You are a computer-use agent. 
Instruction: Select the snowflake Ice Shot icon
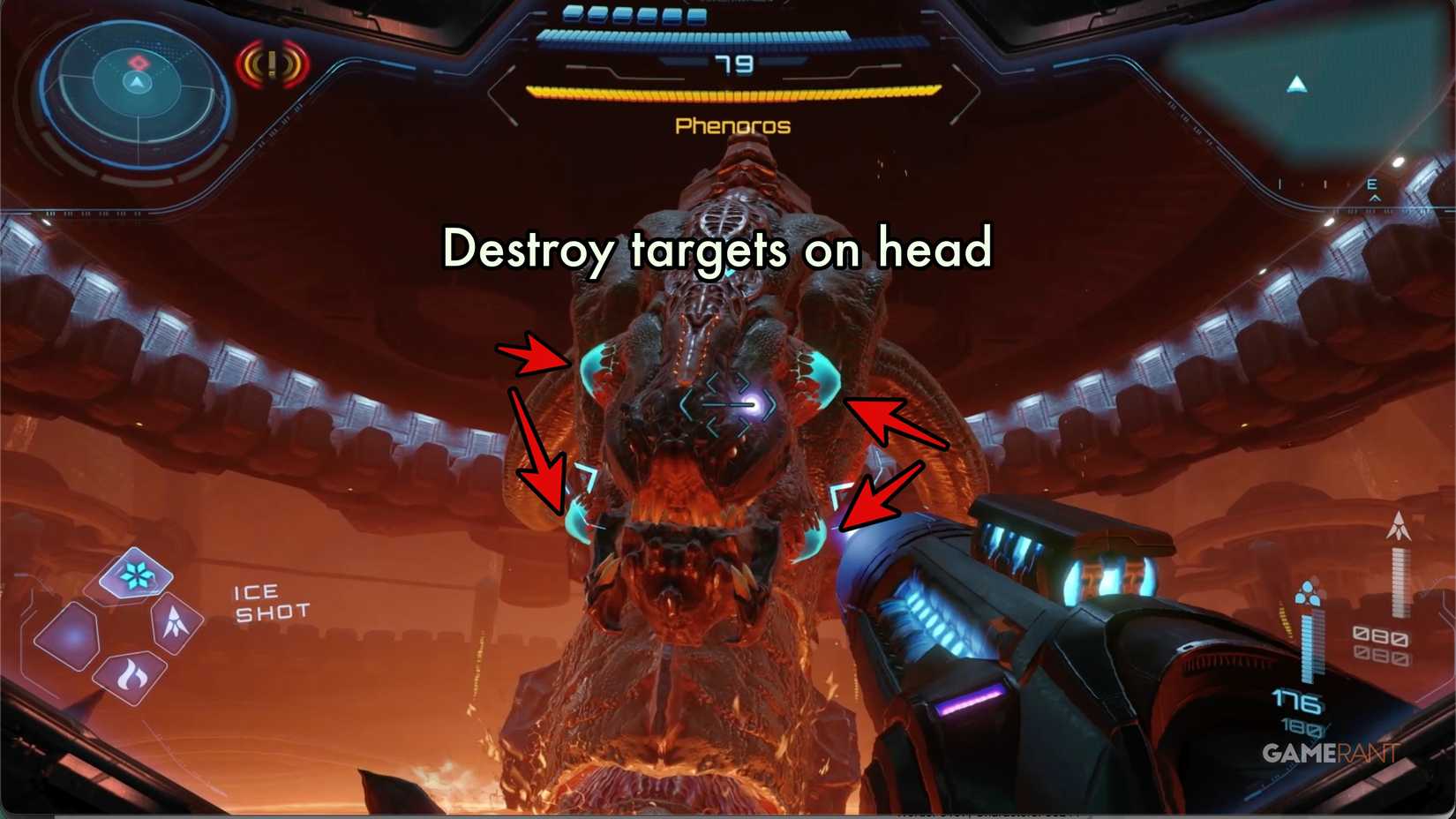coord(134,575)
